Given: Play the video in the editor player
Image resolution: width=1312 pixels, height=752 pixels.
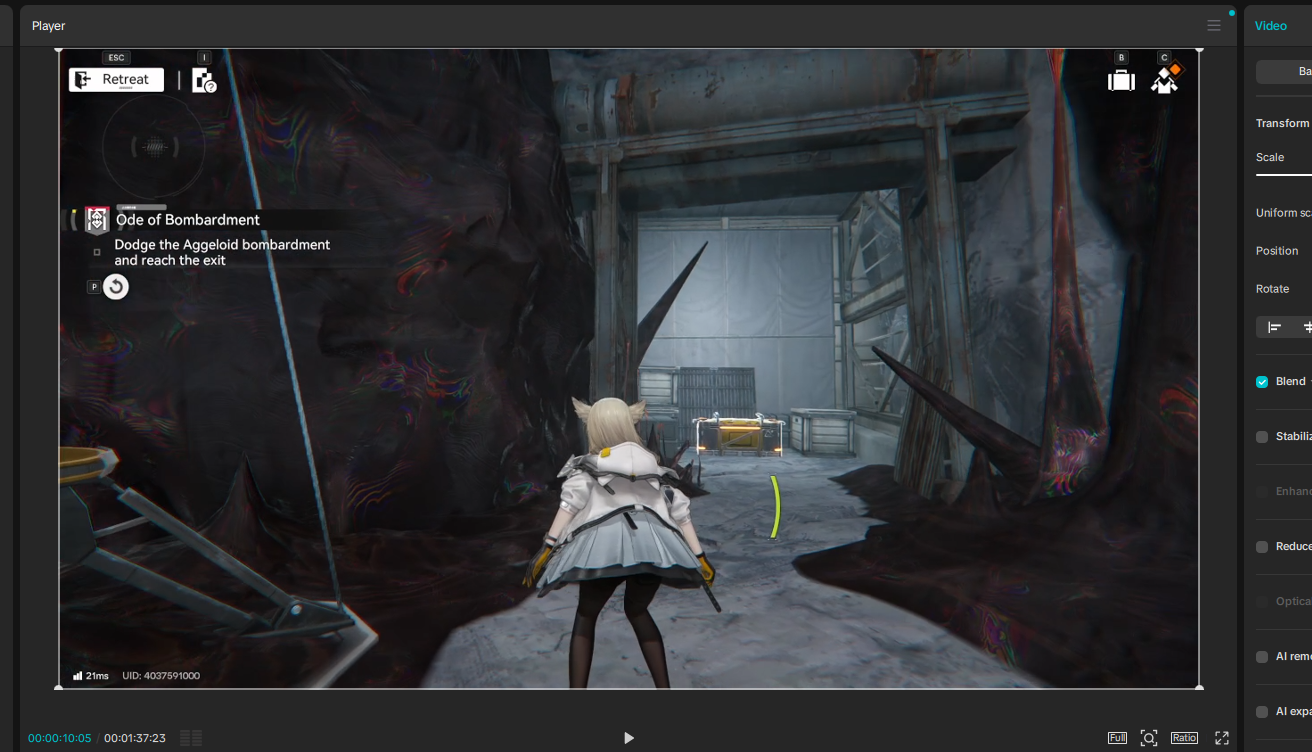Looking at the screenshot, I should (x=629, y=738).
